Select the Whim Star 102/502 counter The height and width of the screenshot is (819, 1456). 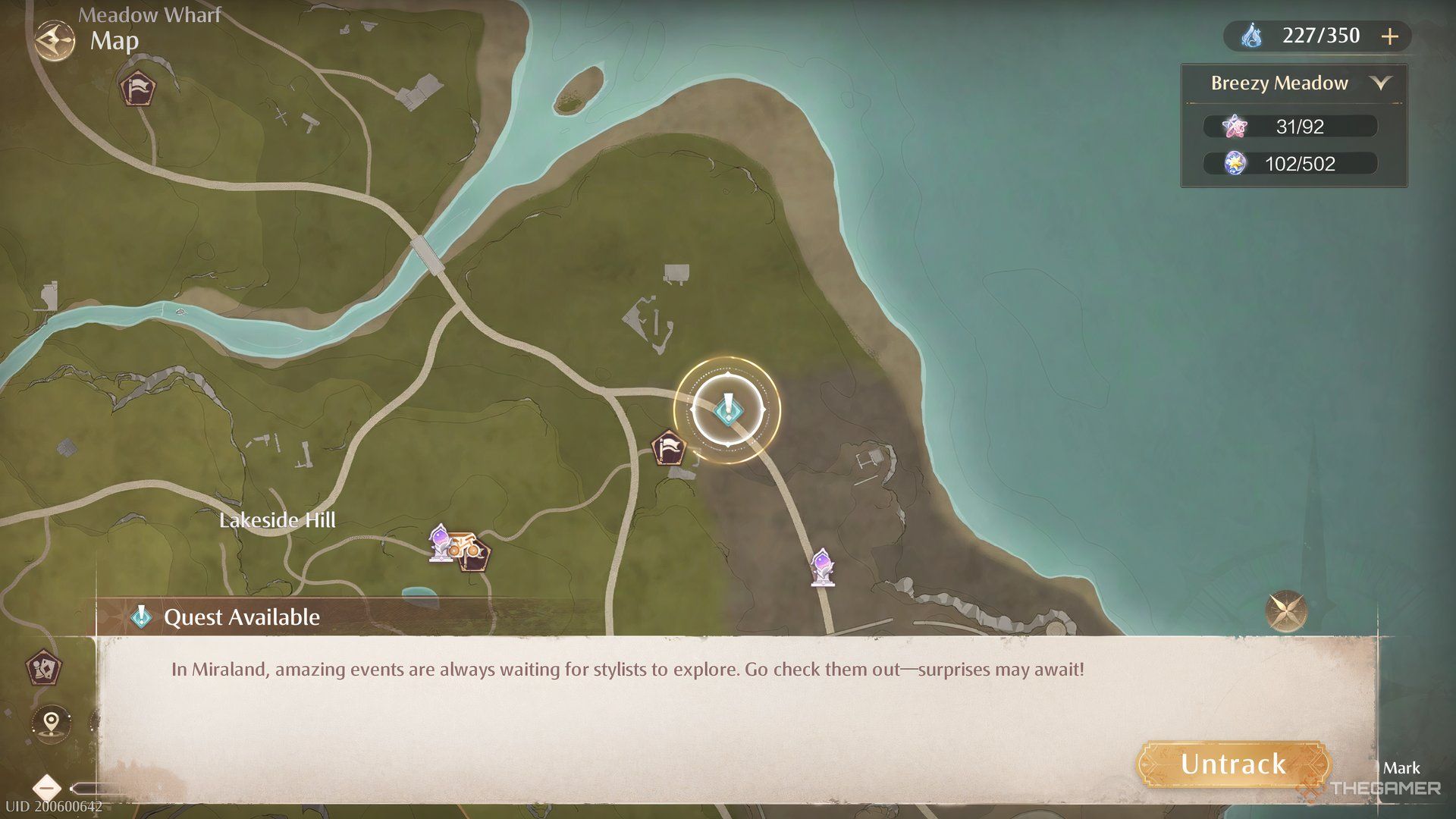[1289, 163]
